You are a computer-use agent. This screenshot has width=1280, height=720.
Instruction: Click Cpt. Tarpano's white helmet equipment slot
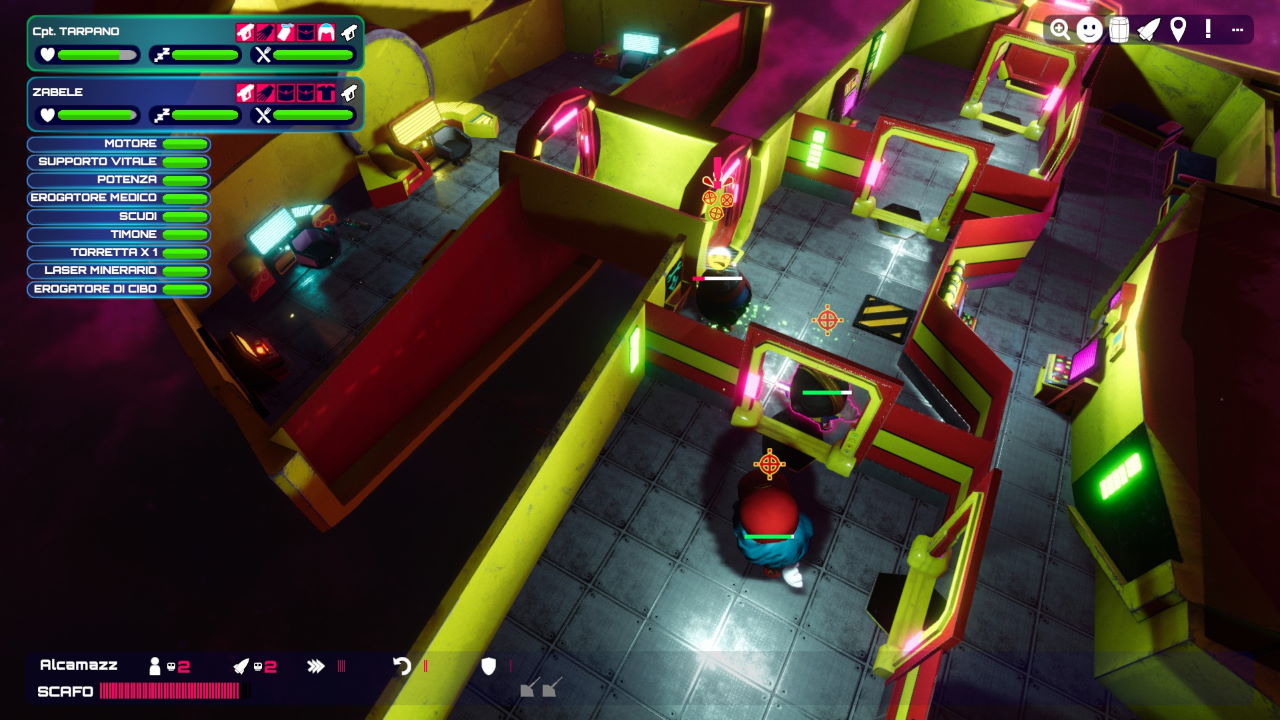[326, 33]
